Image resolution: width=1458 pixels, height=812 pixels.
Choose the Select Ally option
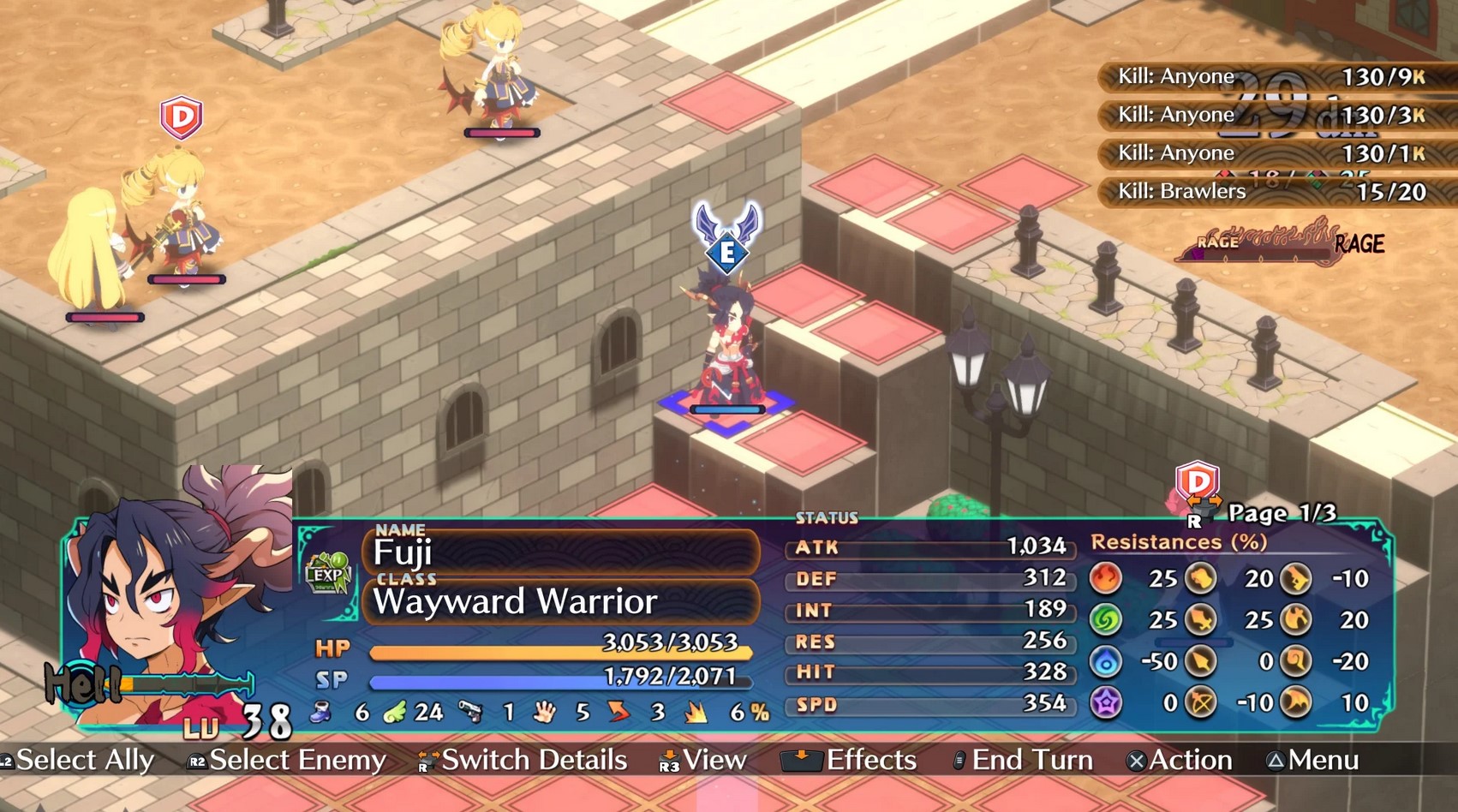[79, 761]
